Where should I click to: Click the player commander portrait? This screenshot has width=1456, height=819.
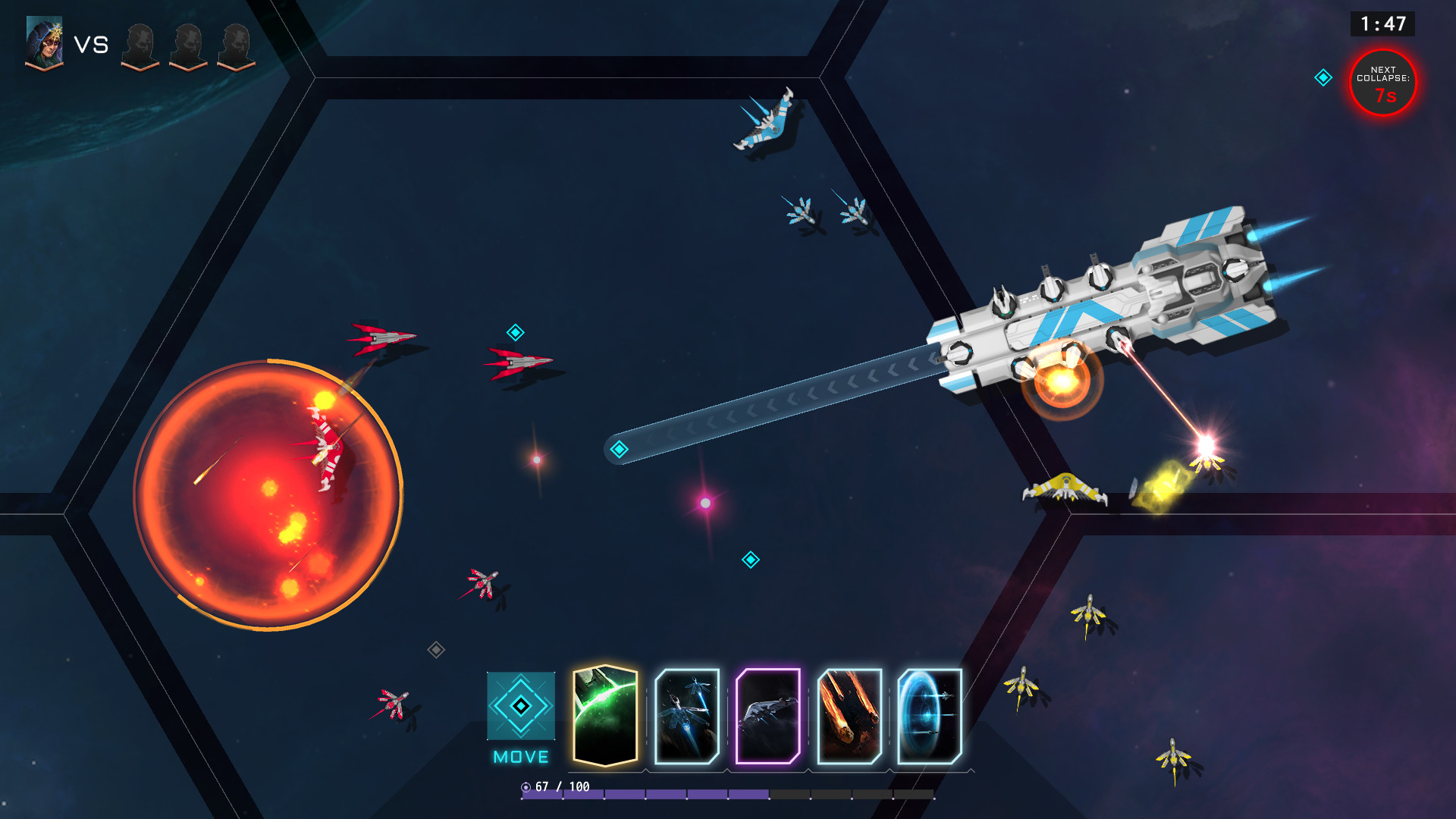44,43
